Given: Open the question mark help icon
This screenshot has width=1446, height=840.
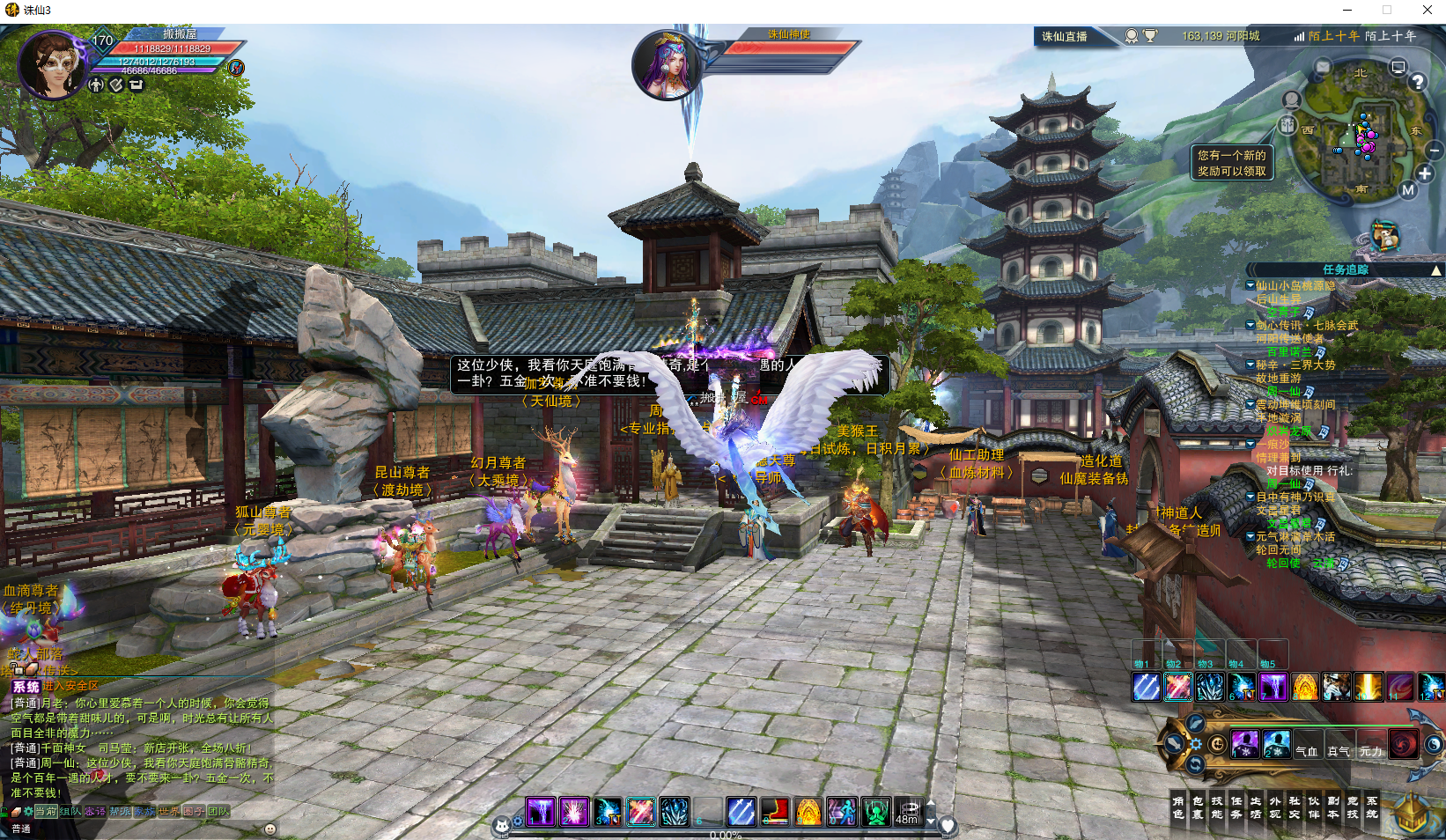Looking at the screenshot, I should point(1417,82).
